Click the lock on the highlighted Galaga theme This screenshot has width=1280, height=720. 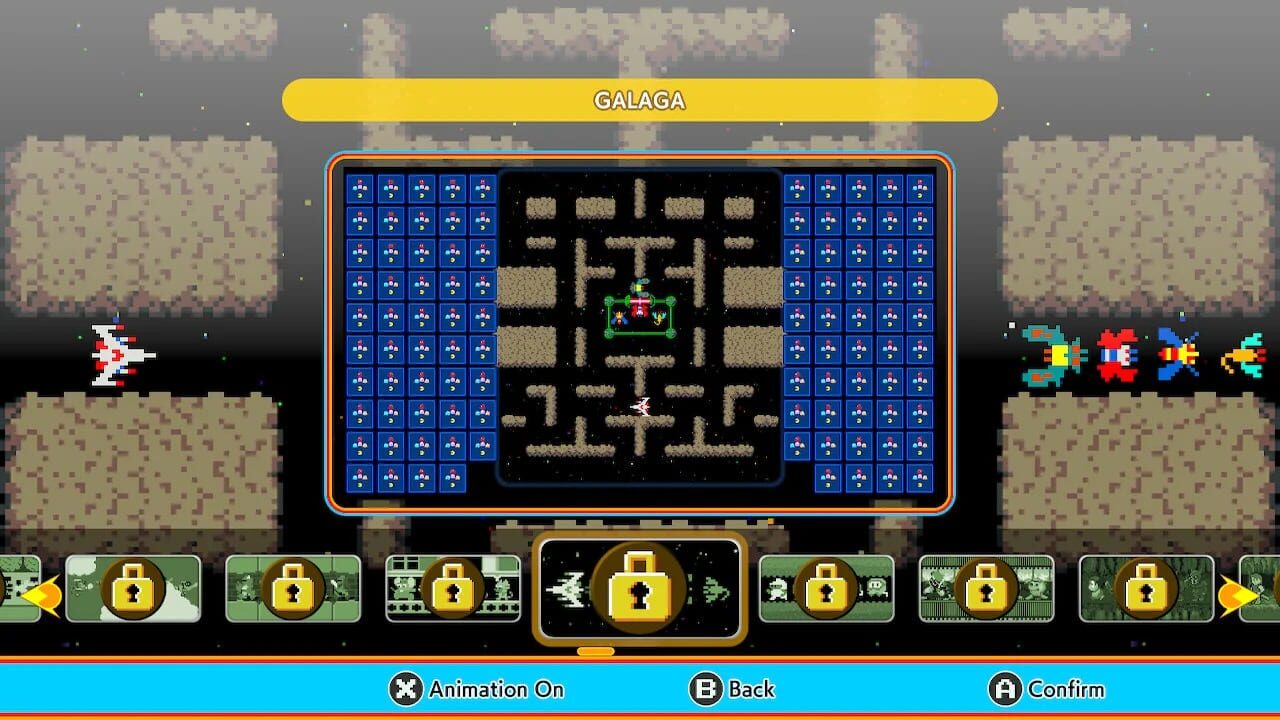[640, 588]
